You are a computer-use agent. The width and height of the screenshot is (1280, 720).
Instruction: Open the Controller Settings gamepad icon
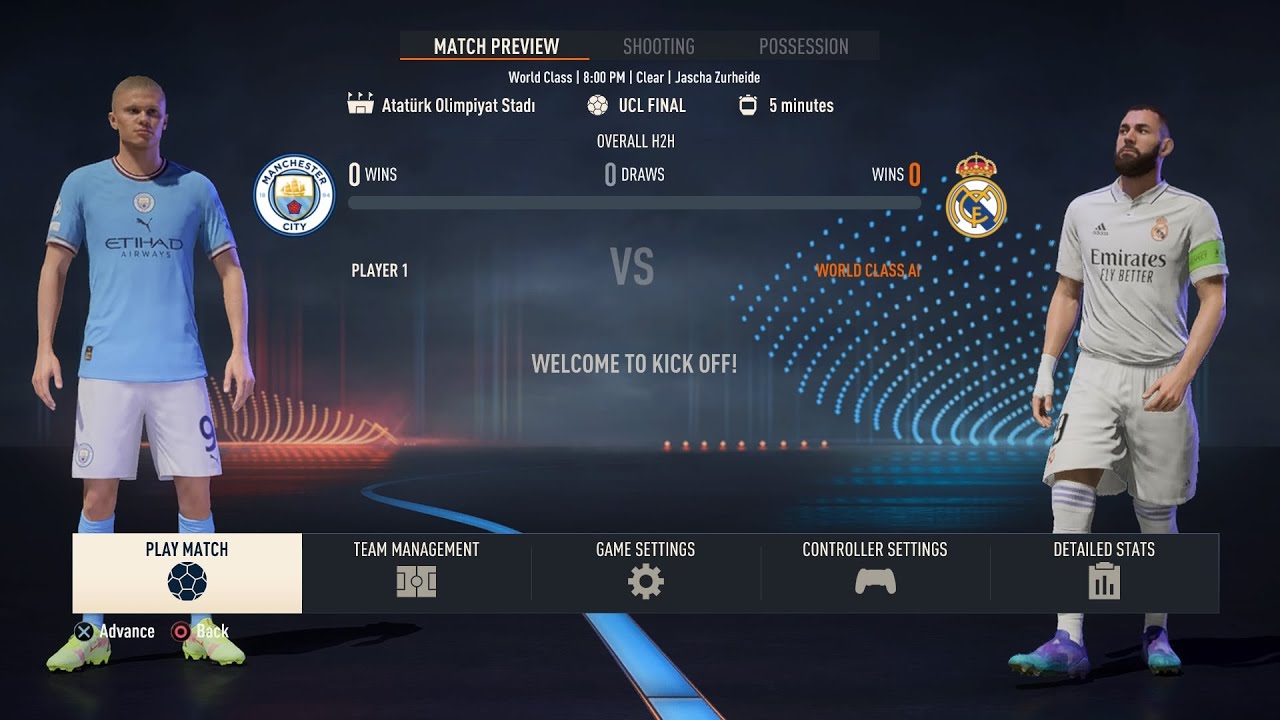click(x=874, y=580)
